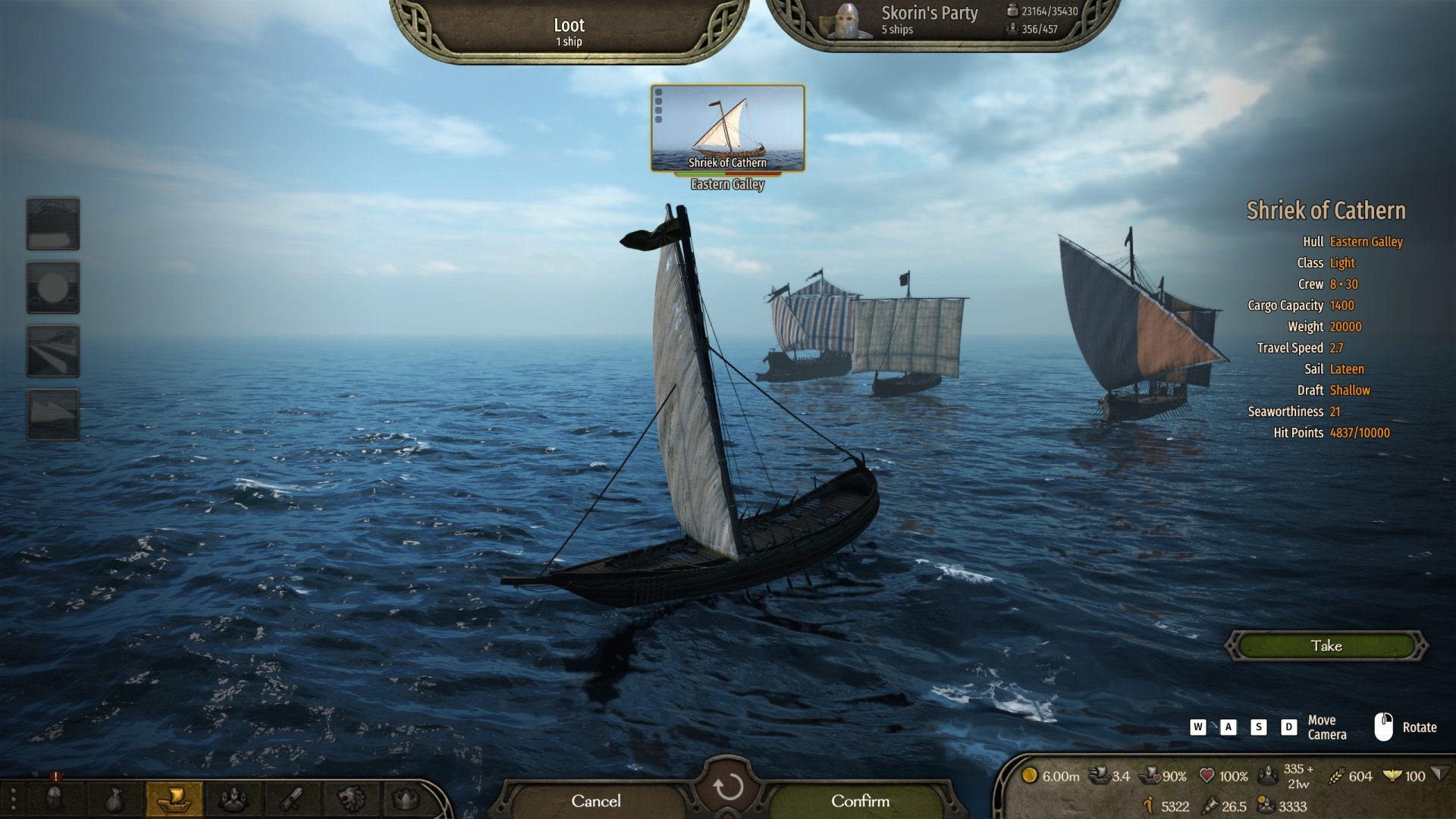Select the highlighted ship fleet icon
Image resolution: width=1456 pixels, height=819 pixels.
(174, 799)
